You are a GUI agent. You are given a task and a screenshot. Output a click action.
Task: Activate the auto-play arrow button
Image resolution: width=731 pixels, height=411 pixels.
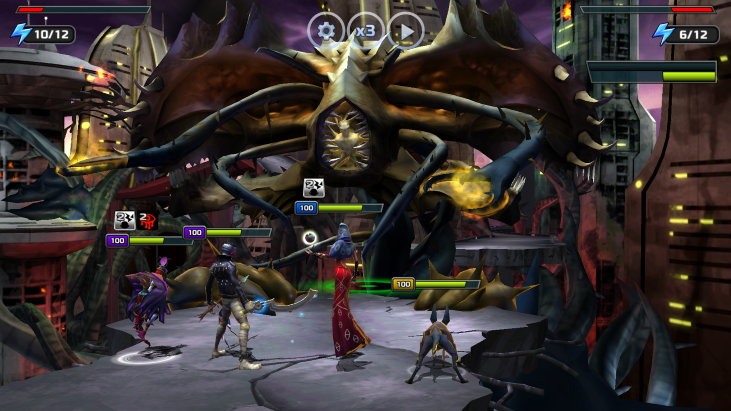tap(406, 30)
